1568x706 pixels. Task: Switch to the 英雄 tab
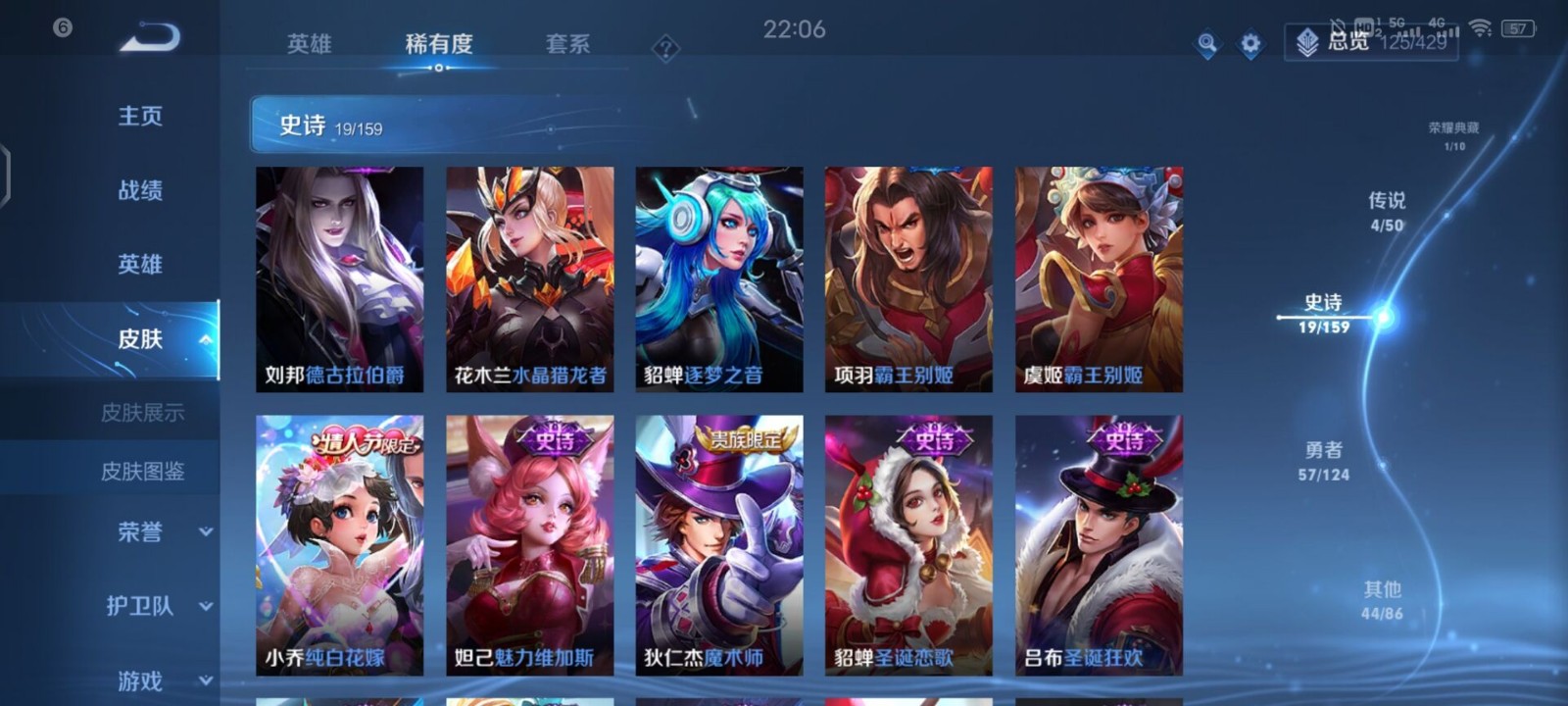(x=308, y=43)
